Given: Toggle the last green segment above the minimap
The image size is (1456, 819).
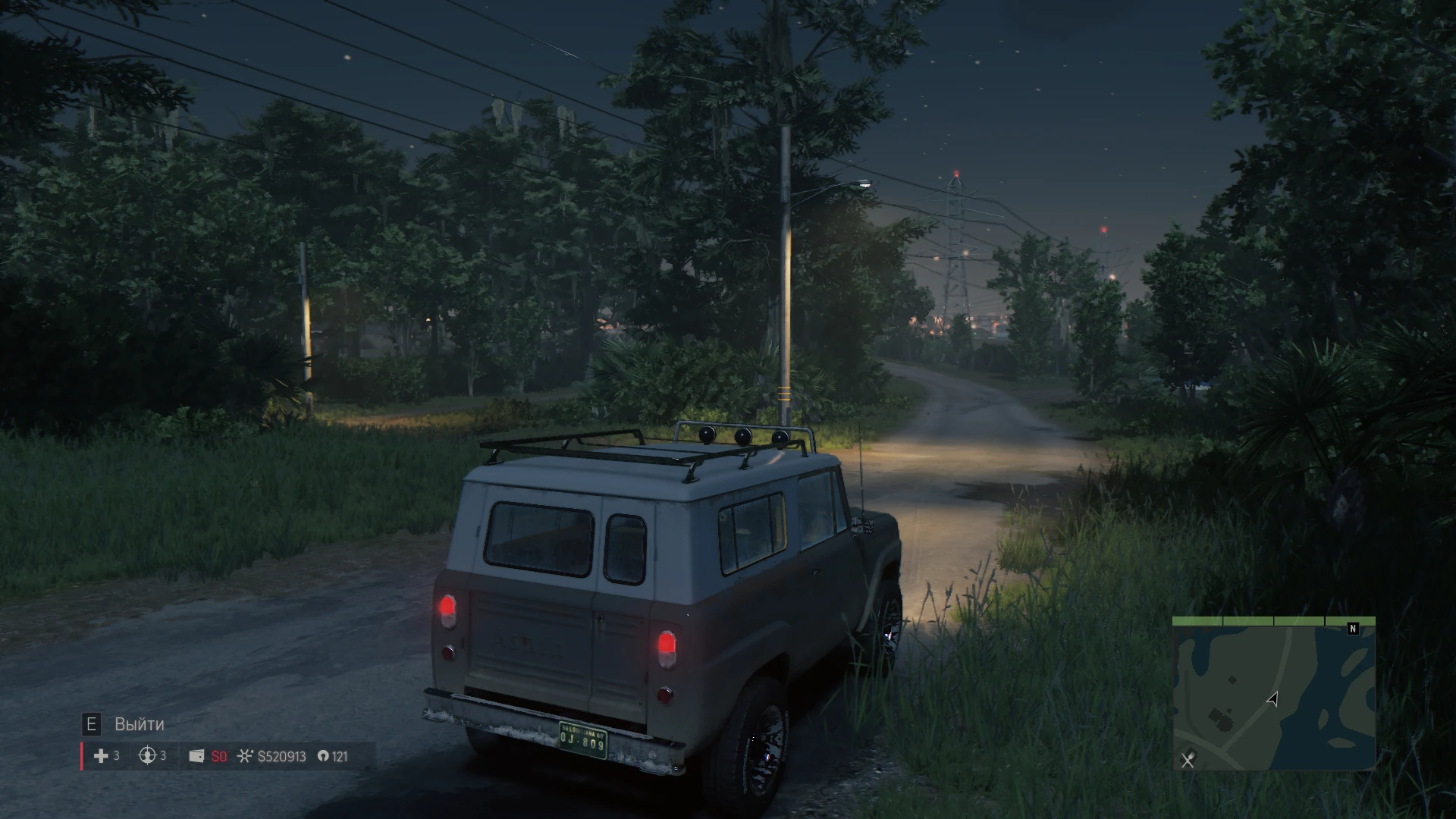Looking at the screenshot, I should pyautogui.click(x=1350, y=621).
